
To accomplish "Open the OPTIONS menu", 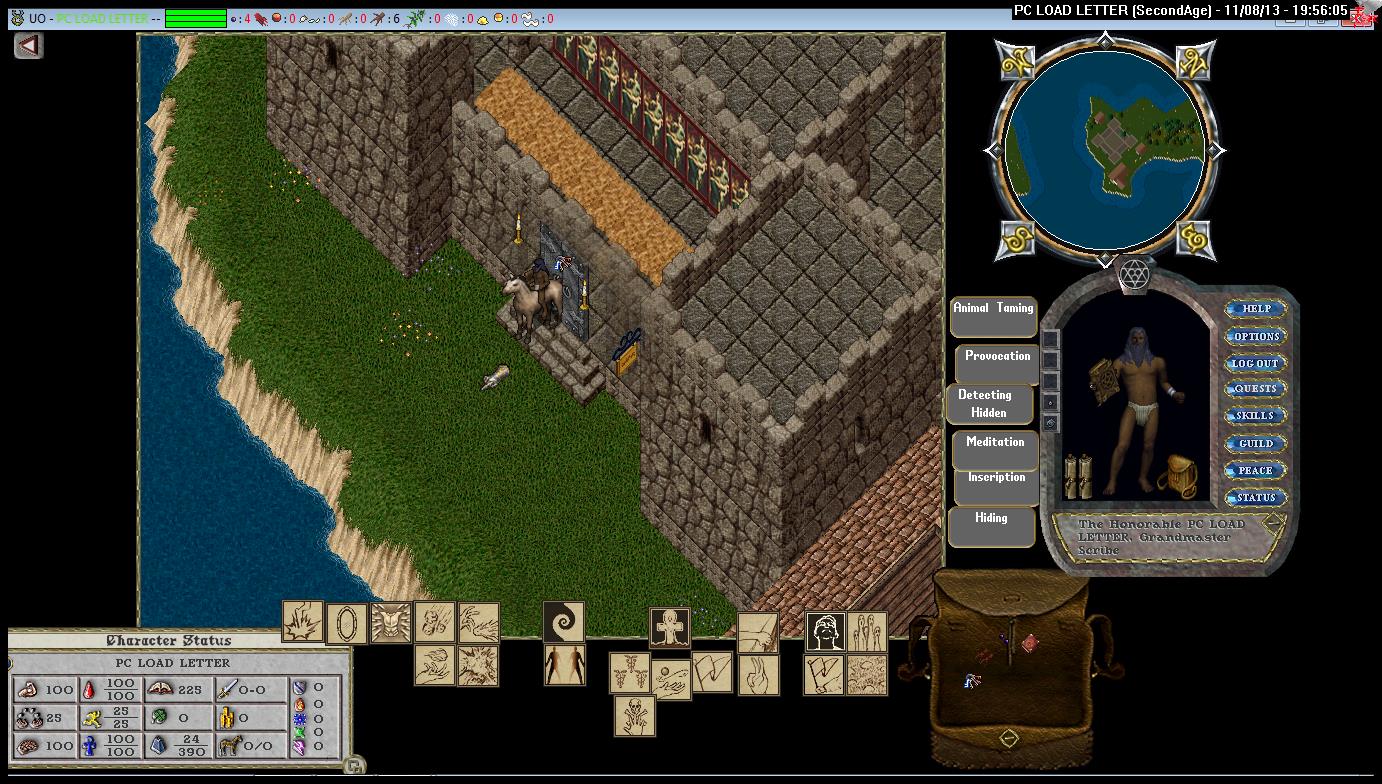I will coord(1256,336).
